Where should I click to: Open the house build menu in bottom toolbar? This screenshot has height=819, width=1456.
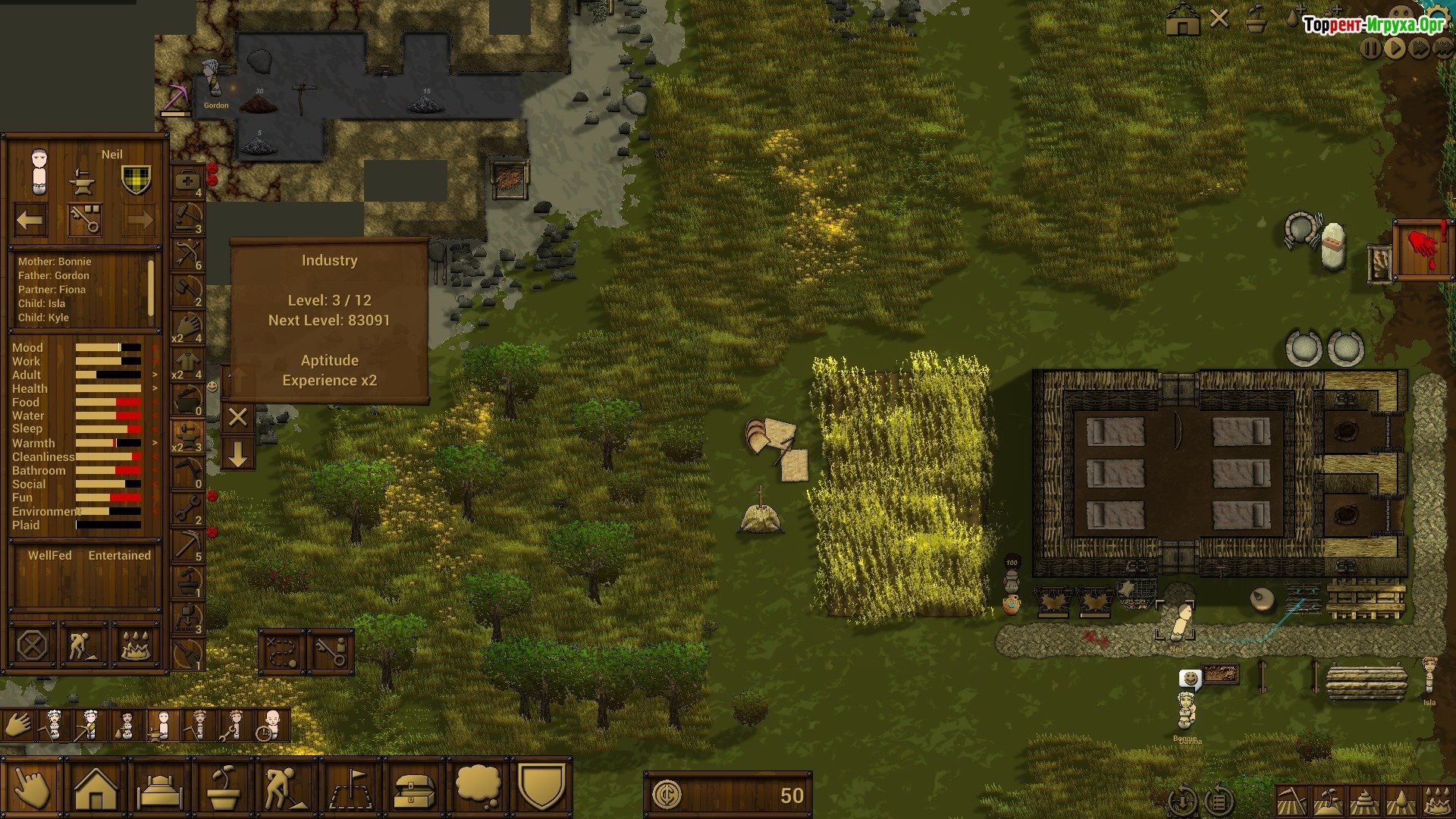pyautogui.click(x=96, y=789)
